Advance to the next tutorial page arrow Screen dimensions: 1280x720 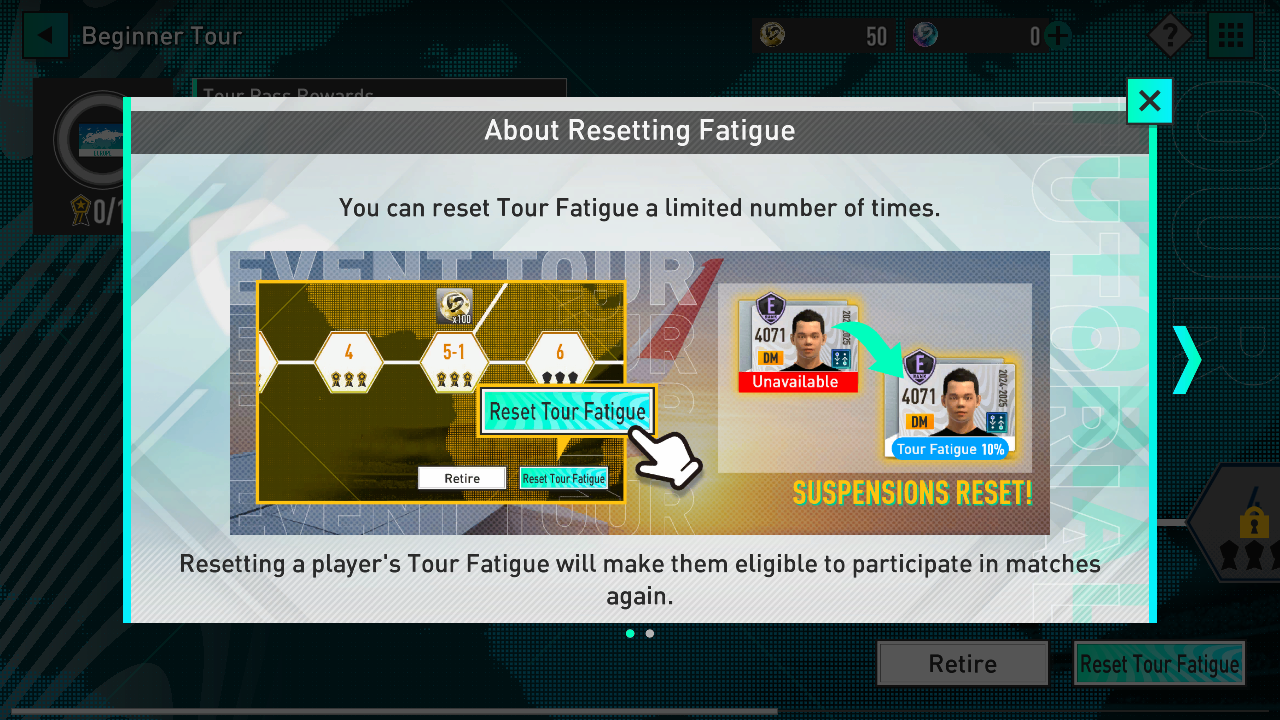coord(1186,359)
